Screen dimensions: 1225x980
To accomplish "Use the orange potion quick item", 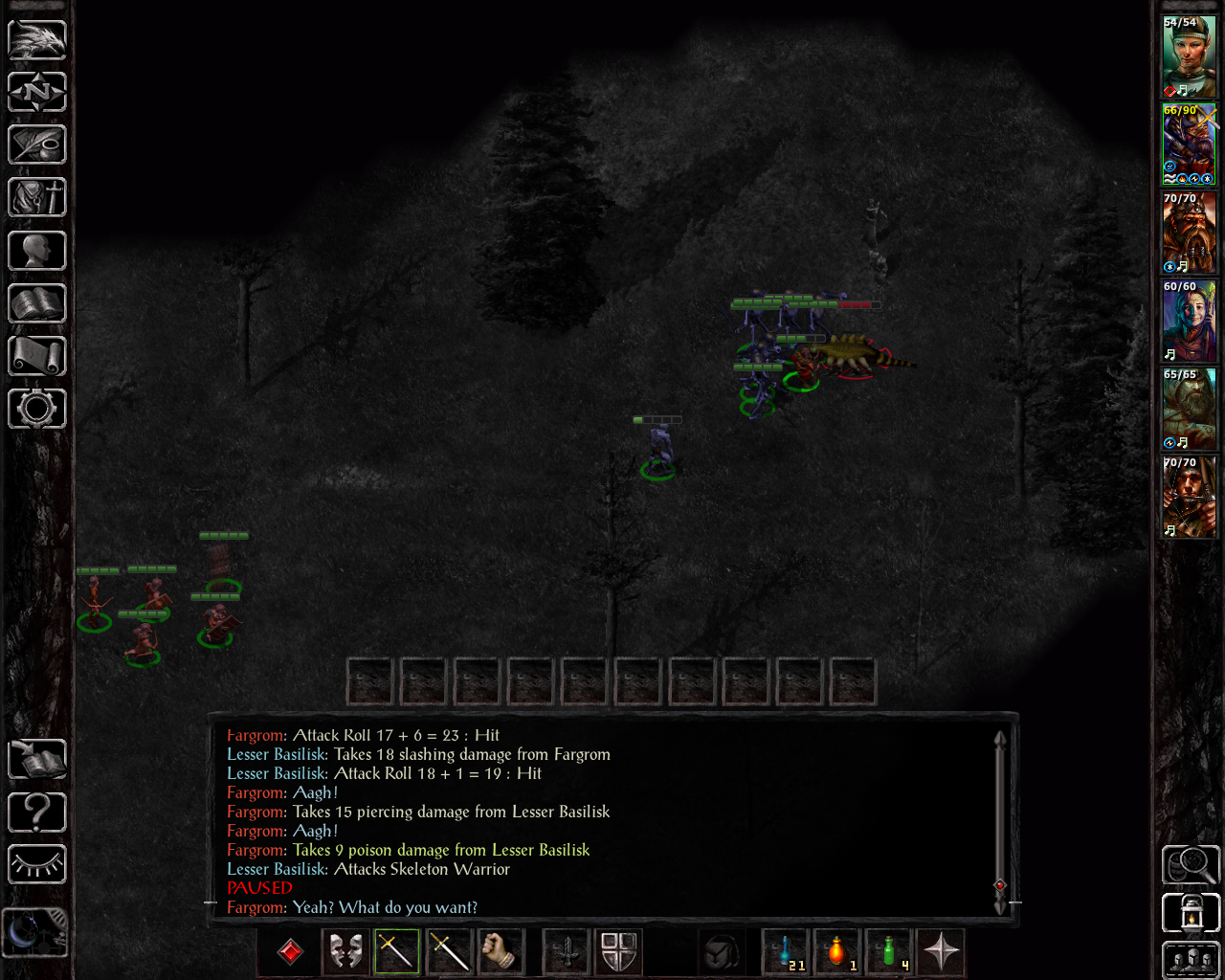I will (x=837, y=951).
